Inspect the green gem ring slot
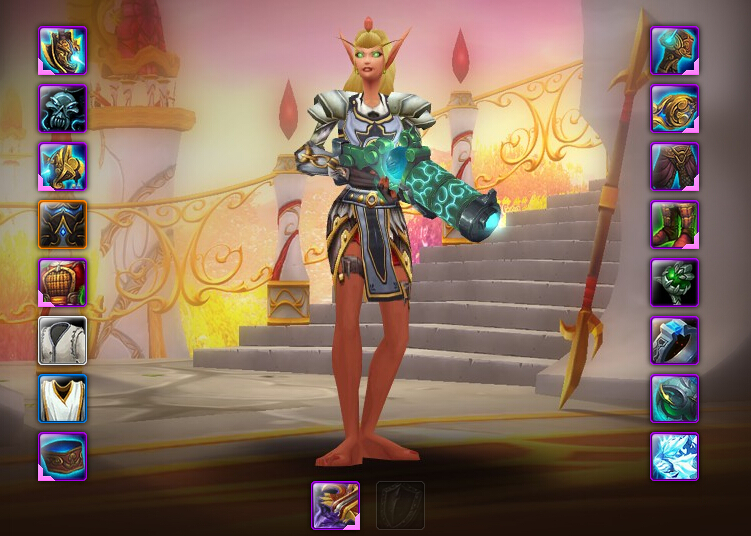This screenshot has width=751, height=536. 675,282
